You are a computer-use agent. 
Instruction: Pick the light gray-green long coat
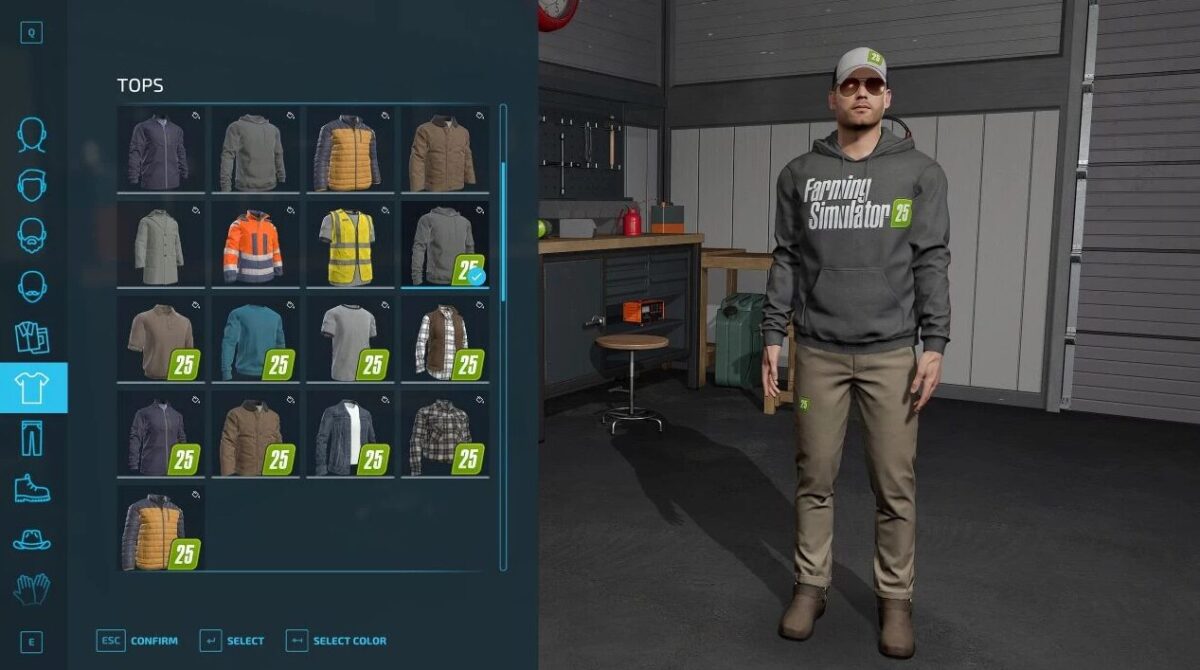(160, 245)
